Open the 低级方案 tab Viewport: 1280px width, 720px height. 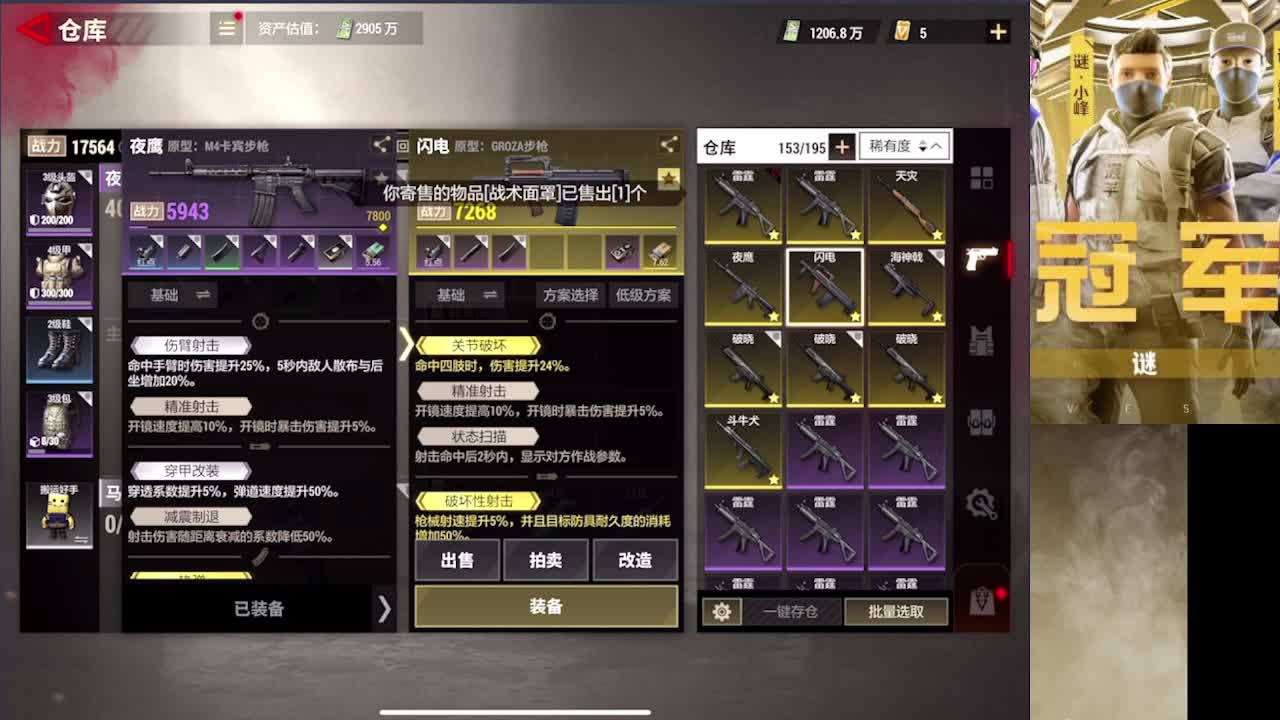(x=644, y=295)
